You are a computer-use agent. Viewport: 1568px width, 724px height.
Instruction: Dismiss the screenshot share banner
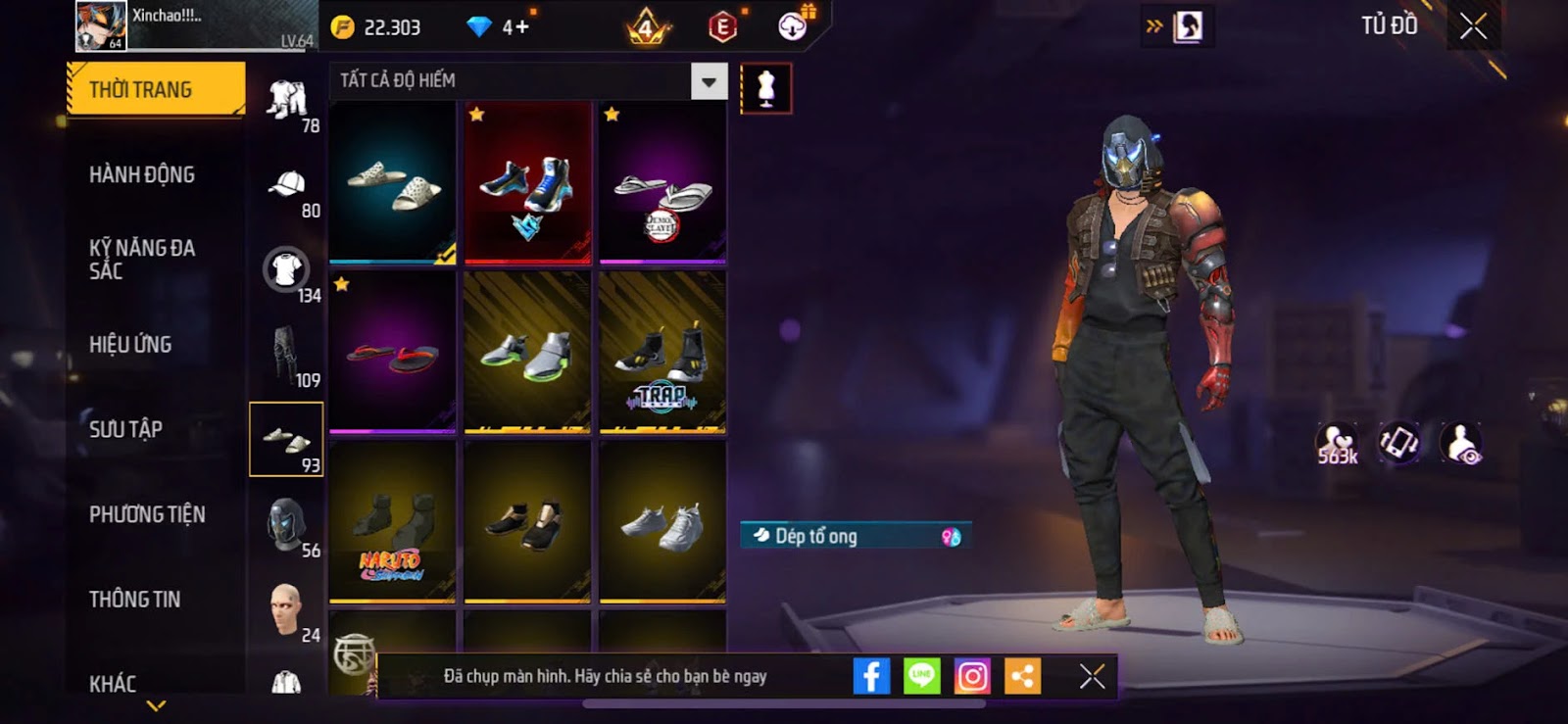(x=1092, y=676)
